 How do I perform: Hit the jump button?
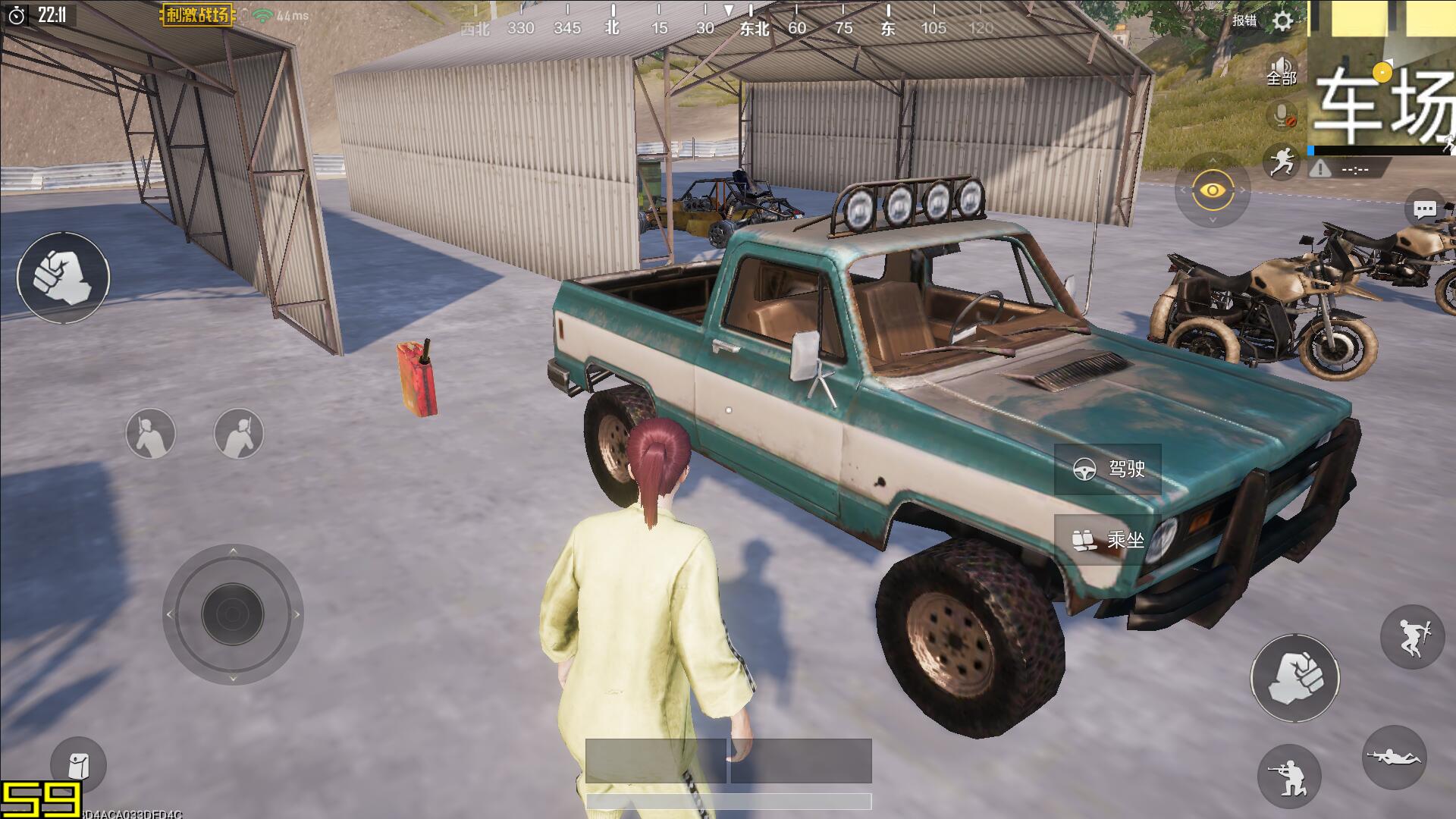click(1412, 637)
